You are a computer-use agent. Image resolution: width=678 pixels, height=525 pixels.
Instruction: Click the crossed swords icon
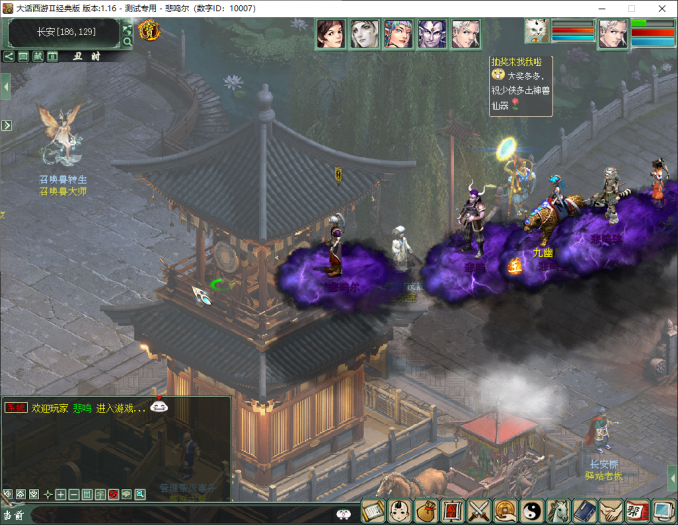[479, 511]
